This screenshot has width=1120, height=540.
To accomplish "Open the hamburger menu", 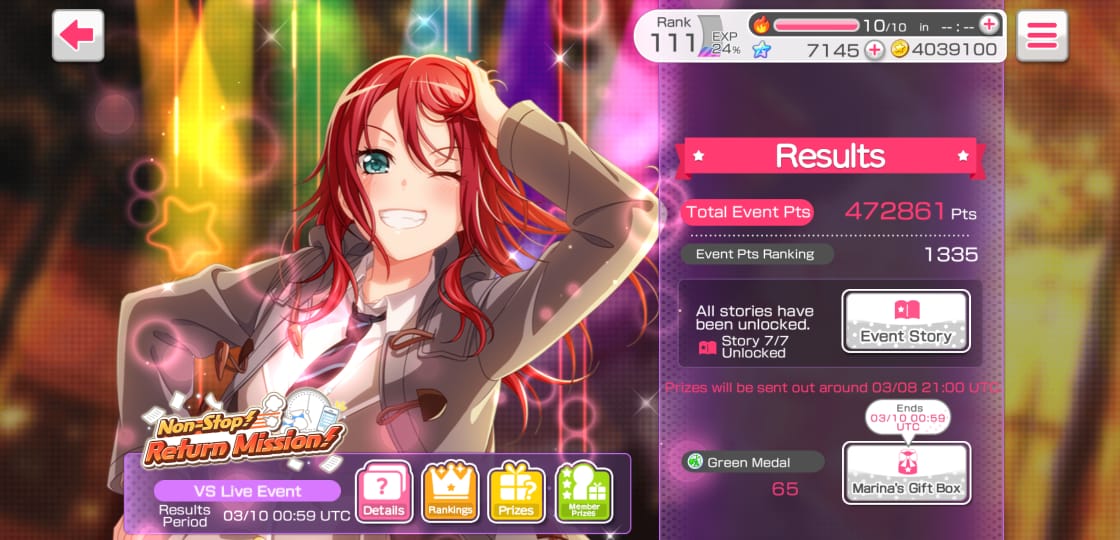I will [1042, 35].
